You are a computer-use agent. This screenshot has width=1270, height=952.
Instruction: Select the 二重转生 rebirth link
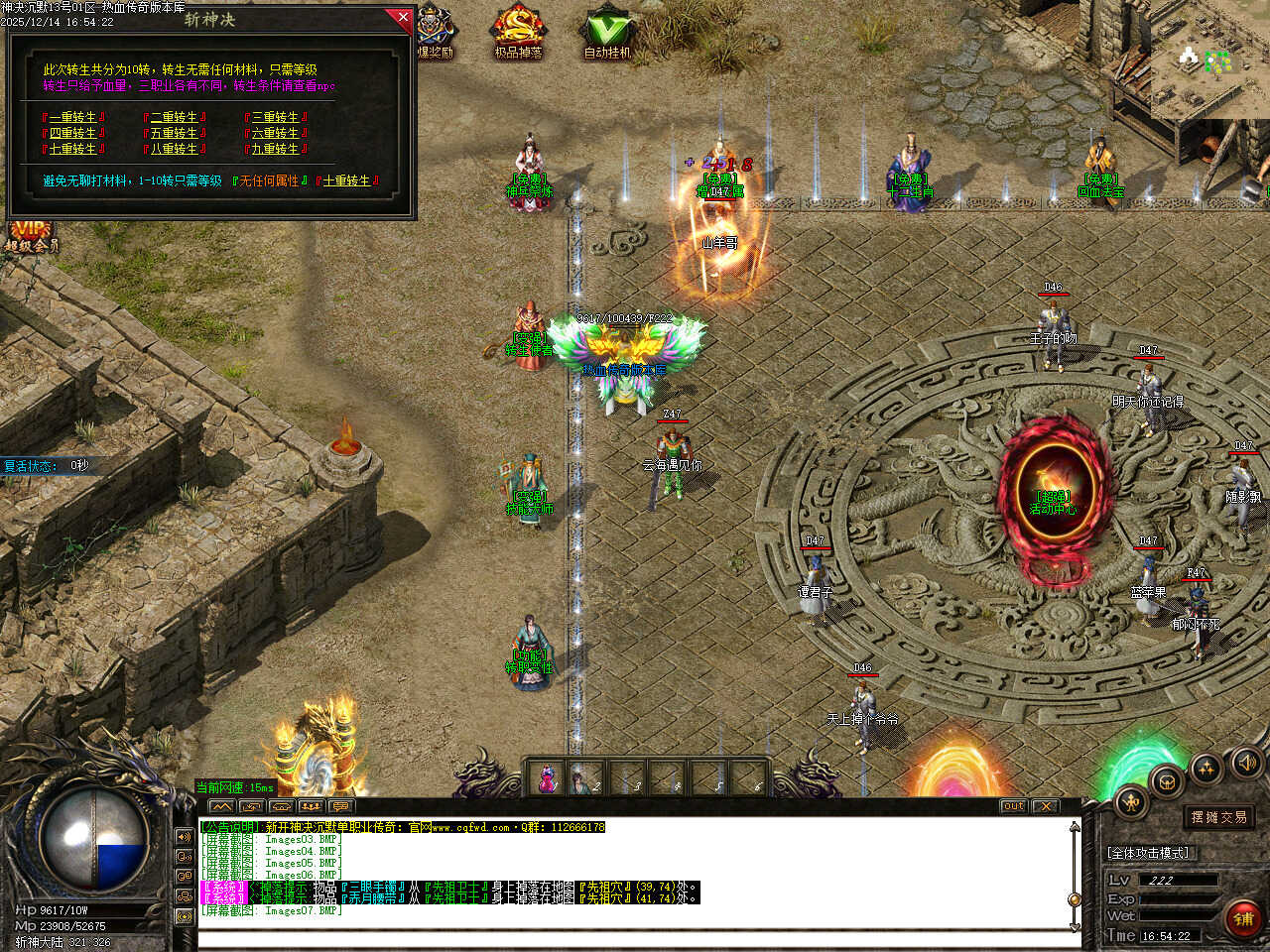point(175,117)
